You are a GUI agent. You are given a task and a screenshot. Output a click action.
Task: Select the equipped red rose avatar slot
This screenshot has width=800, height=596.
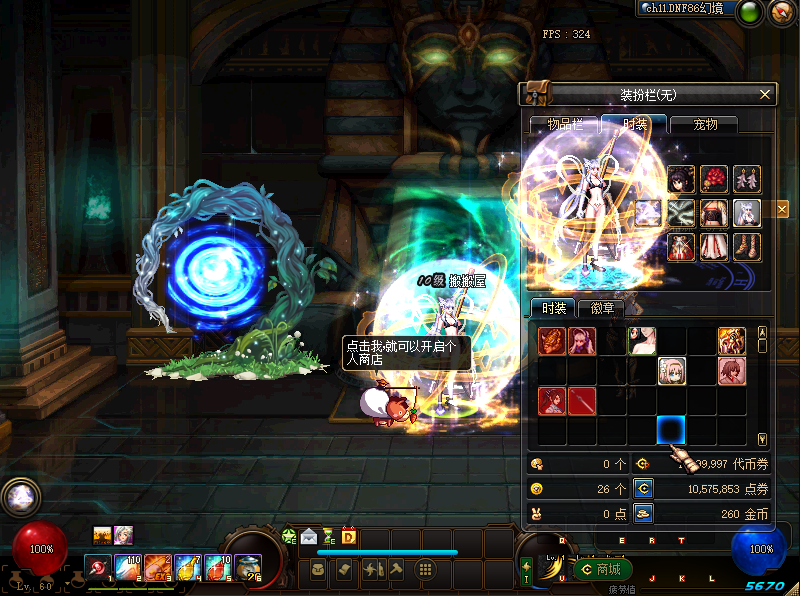(714, 179)
